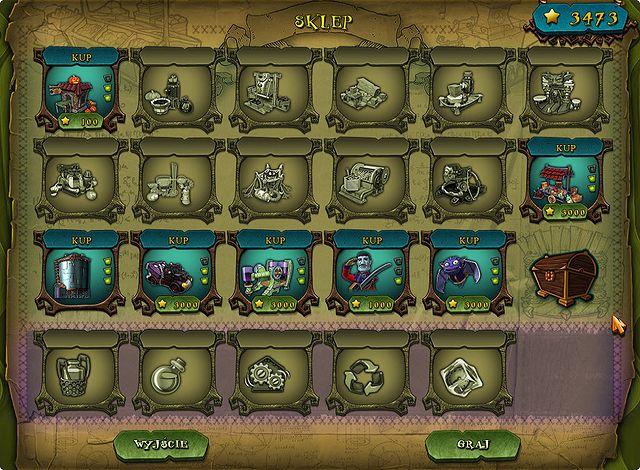Buy the purple bat creature for 3000
The height and width of the screenshot is (470, 640).
click(468, 241)
